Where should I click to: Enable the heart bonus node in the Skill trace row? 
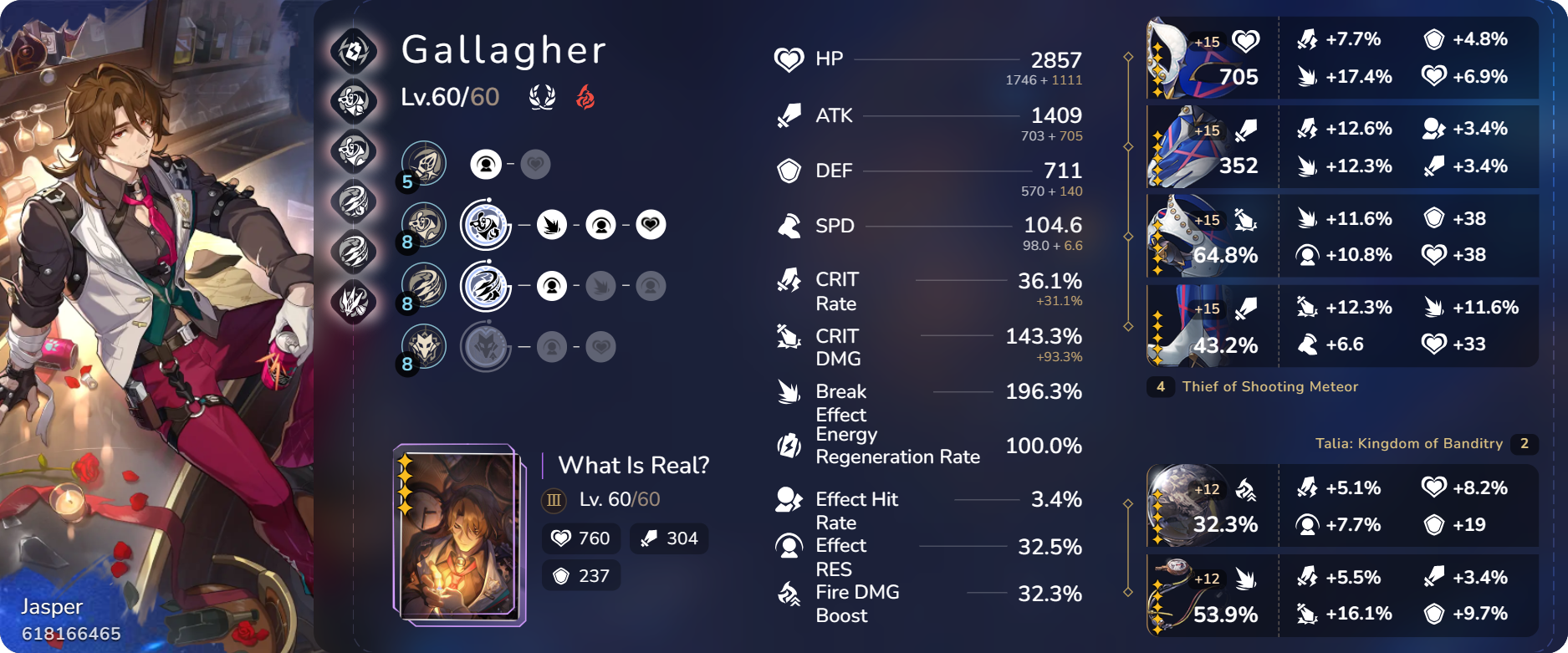click(x=651, y=226)
